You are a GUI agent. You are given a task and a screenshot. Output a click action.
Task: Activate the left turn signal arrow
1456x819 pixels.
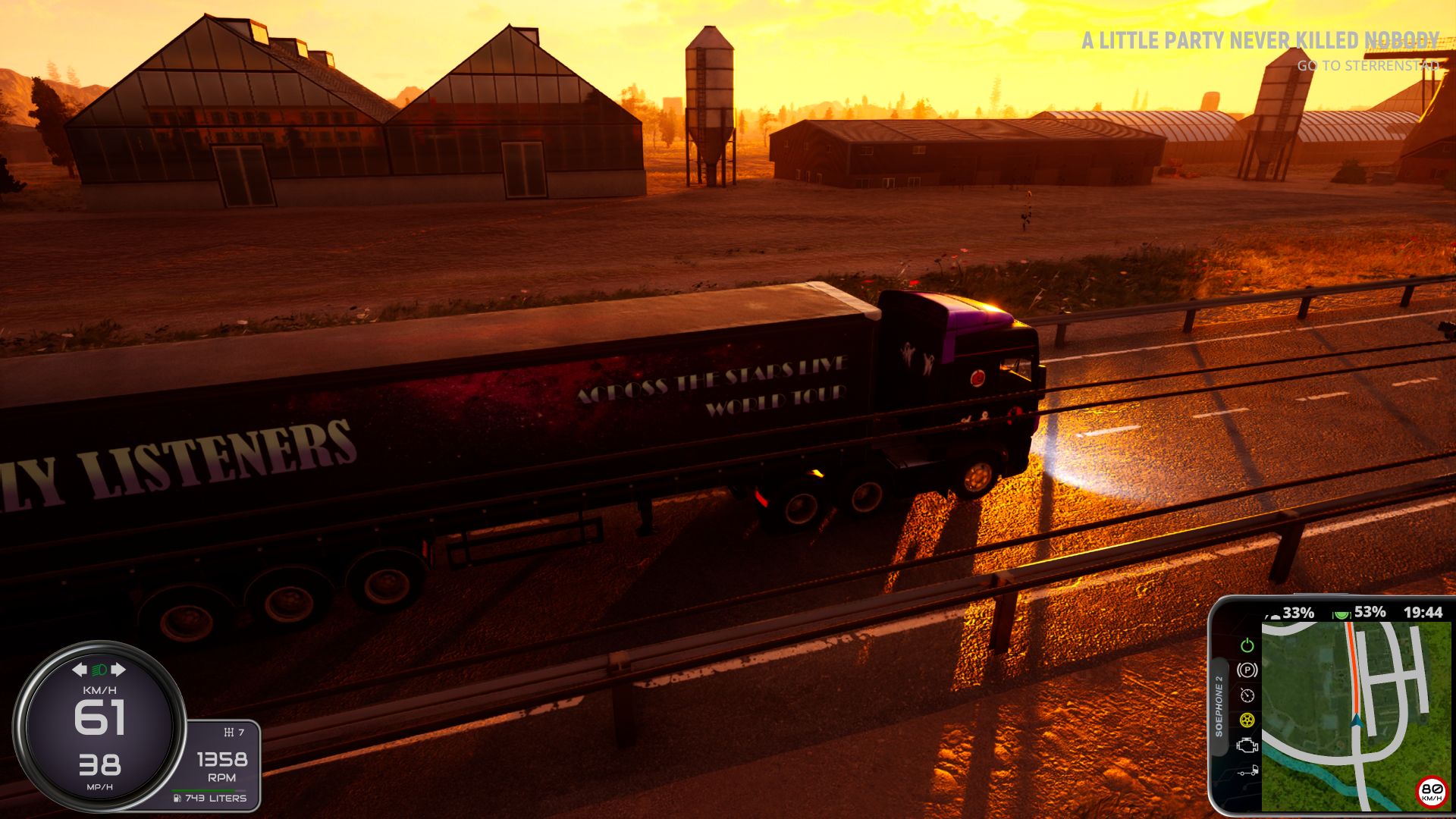(x=80, y=670)
